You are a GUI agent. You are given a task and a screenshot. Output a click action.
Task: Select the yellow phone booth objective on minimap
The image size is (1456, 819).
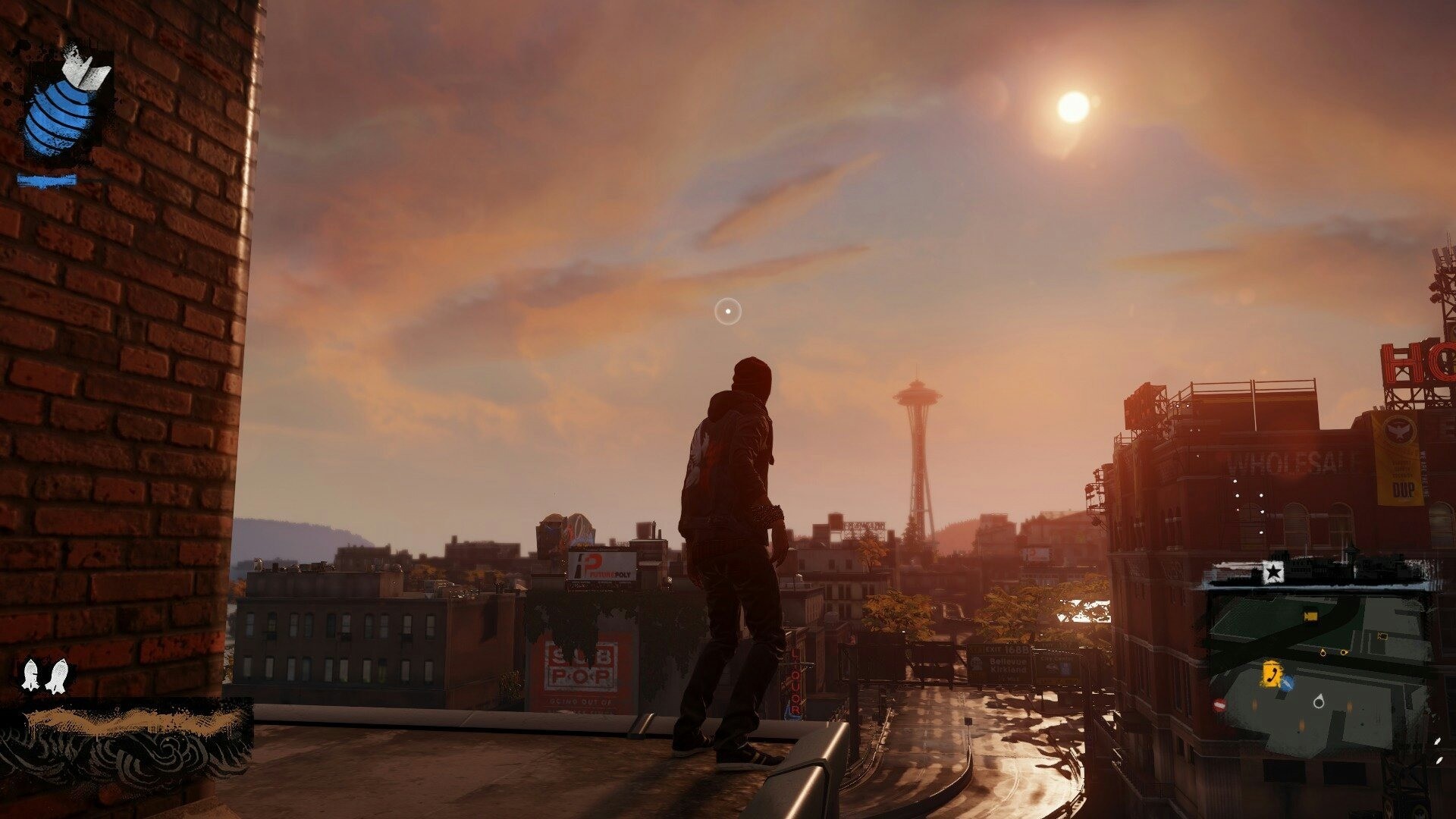1271,674
